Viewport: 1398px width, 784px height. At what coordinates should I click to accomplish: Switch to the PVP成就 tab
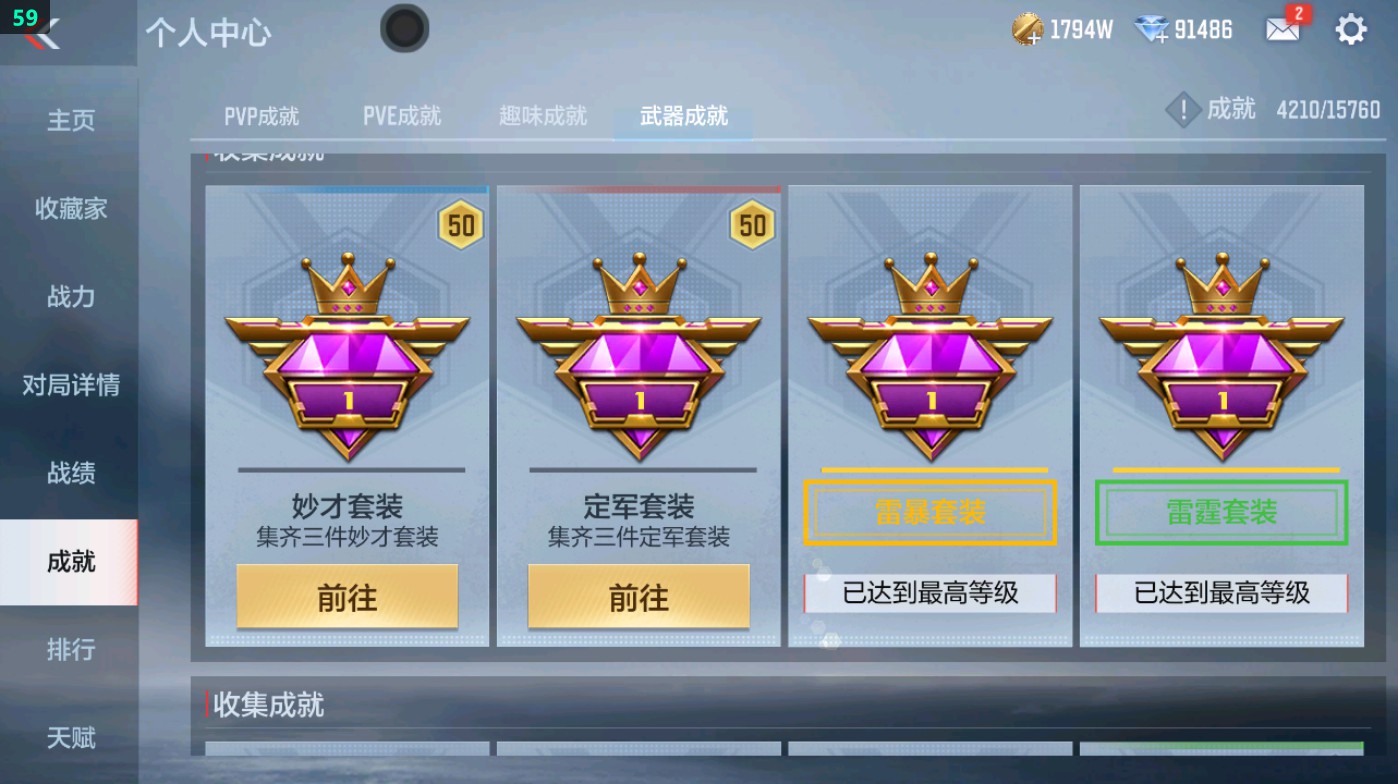[261, 116]
